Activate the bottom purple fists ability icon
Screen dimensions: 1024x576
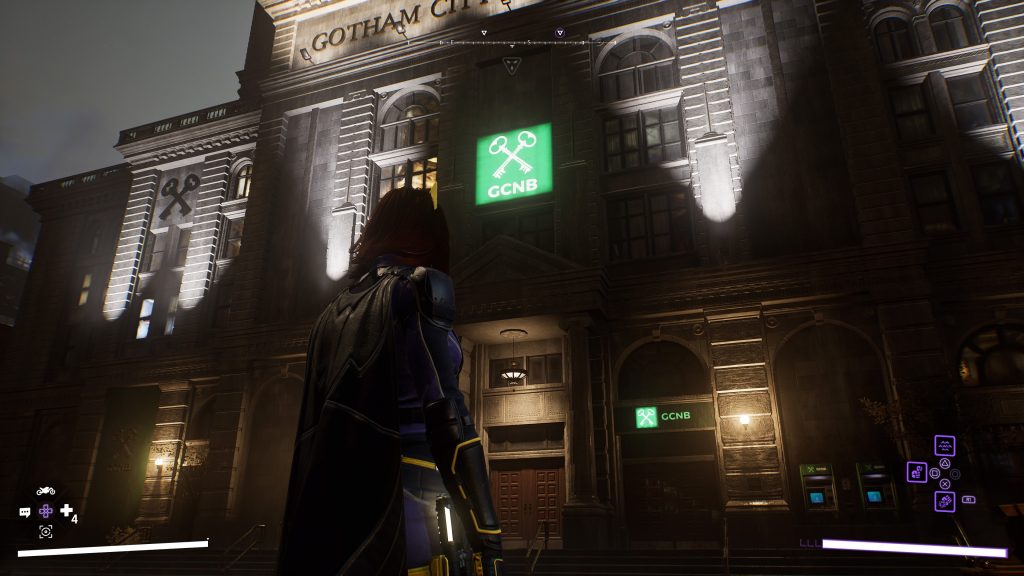click(x=944, y=500)
